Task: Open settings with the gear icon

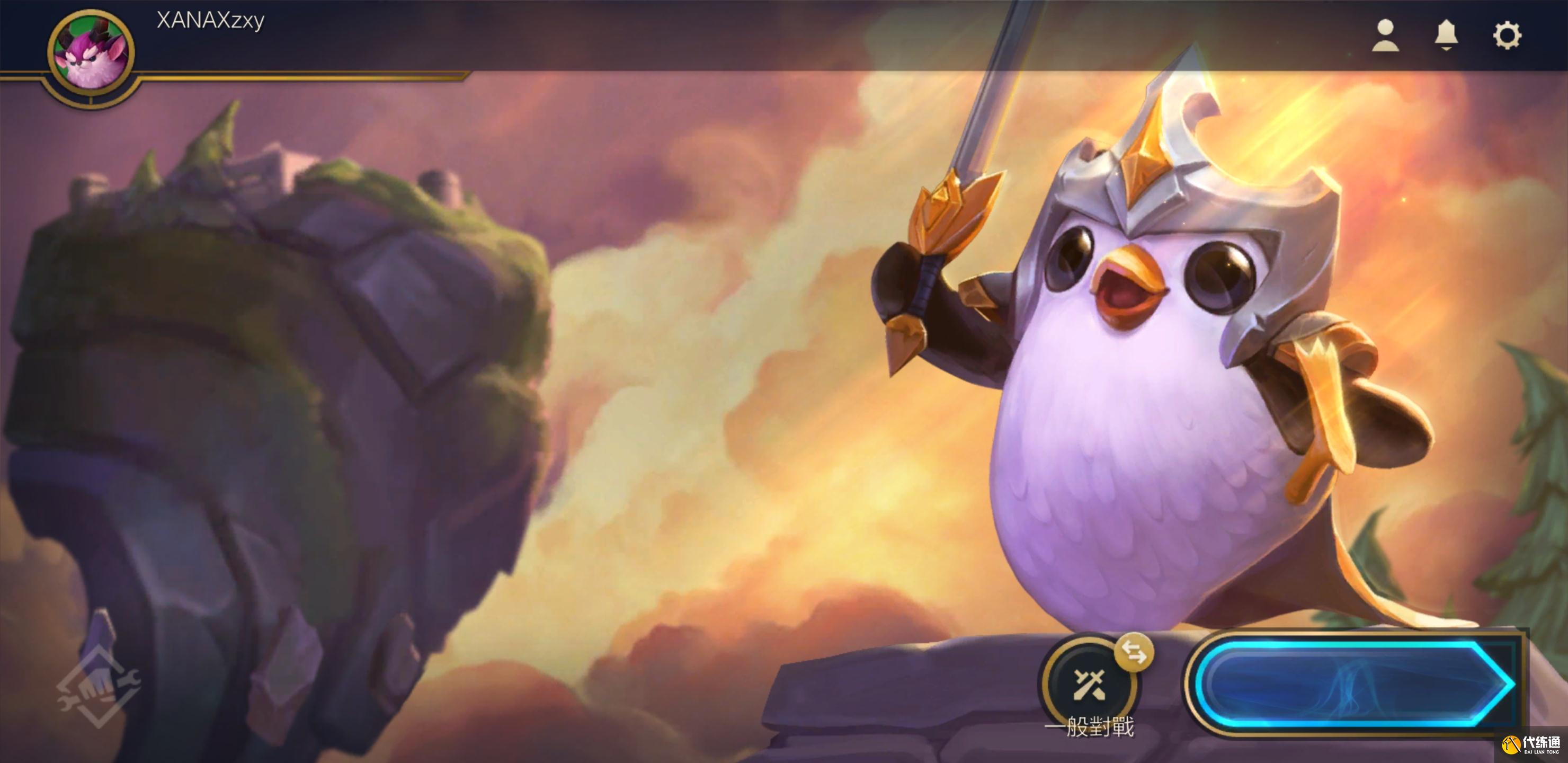Action: [1507, 36]
